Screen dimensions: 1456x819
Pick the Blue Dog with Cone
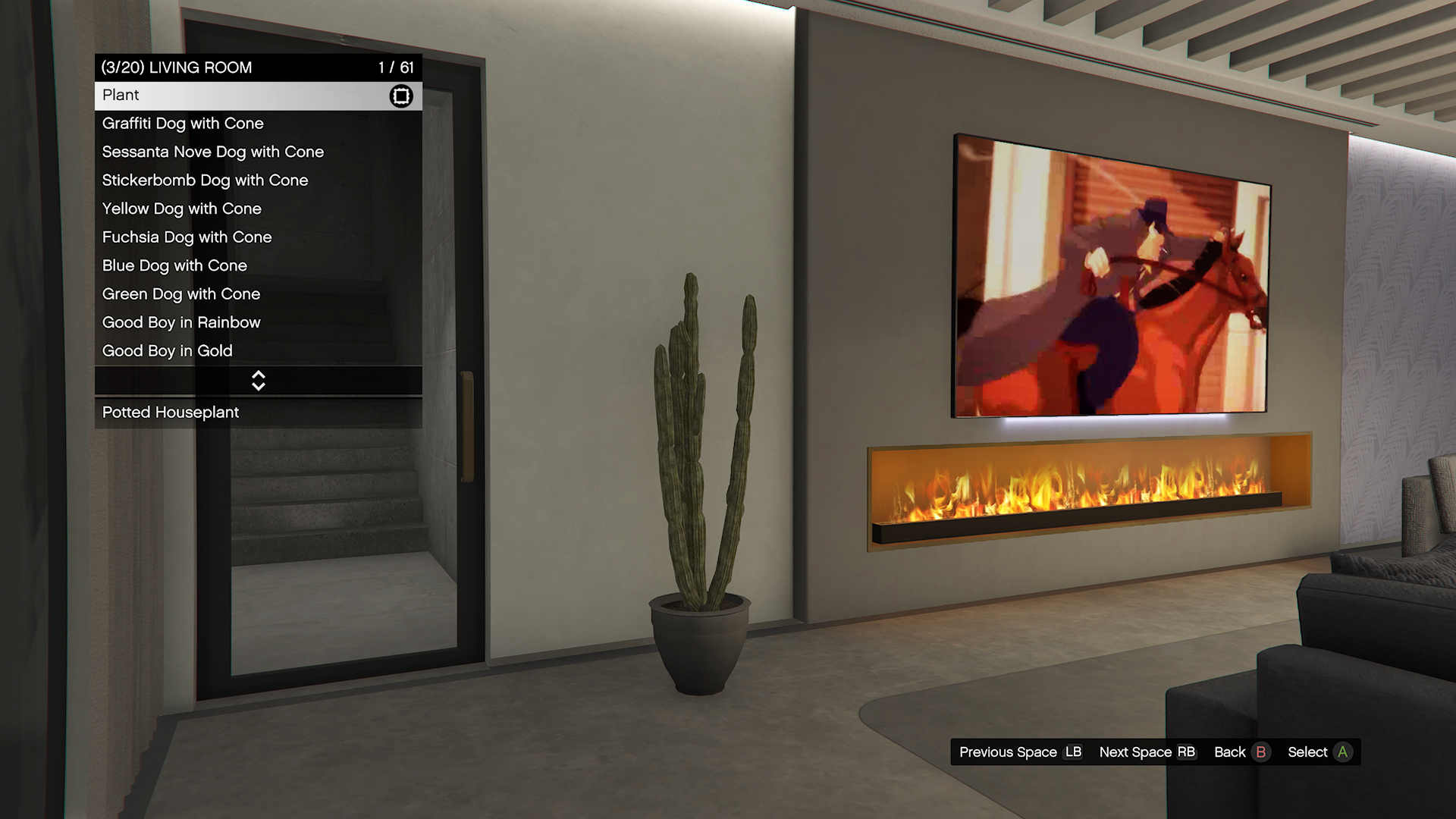pyautogui.click(x=258, y=265)
